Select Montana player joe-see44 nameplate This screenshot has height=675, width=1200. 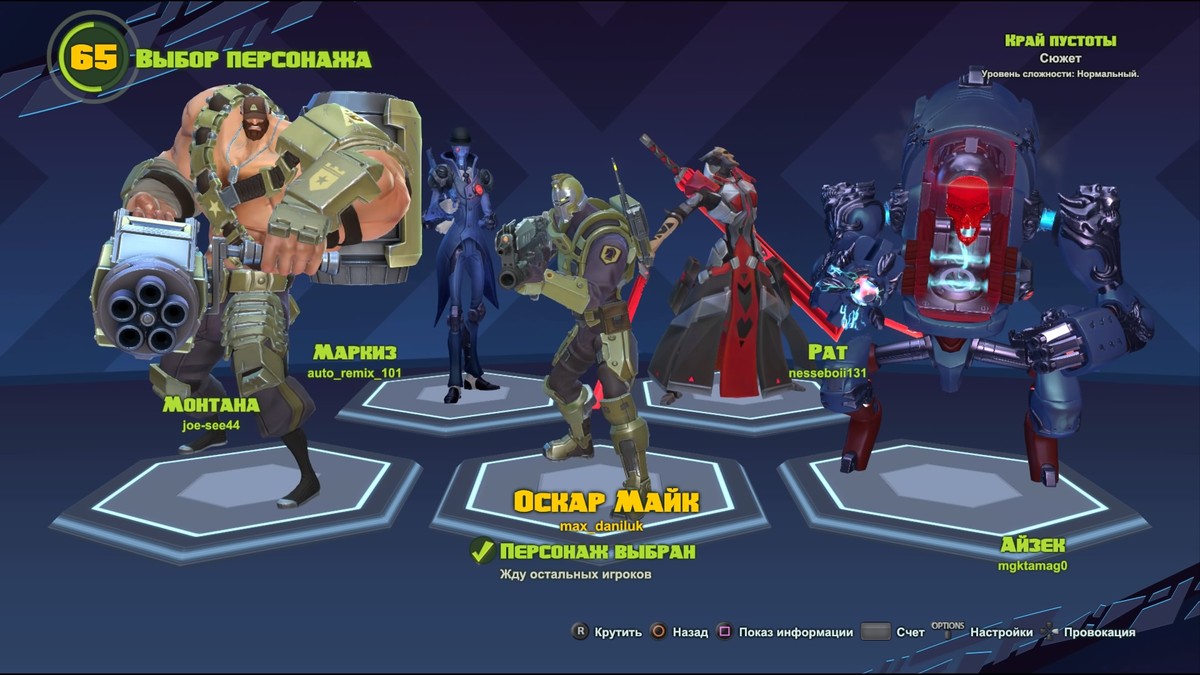211,412
